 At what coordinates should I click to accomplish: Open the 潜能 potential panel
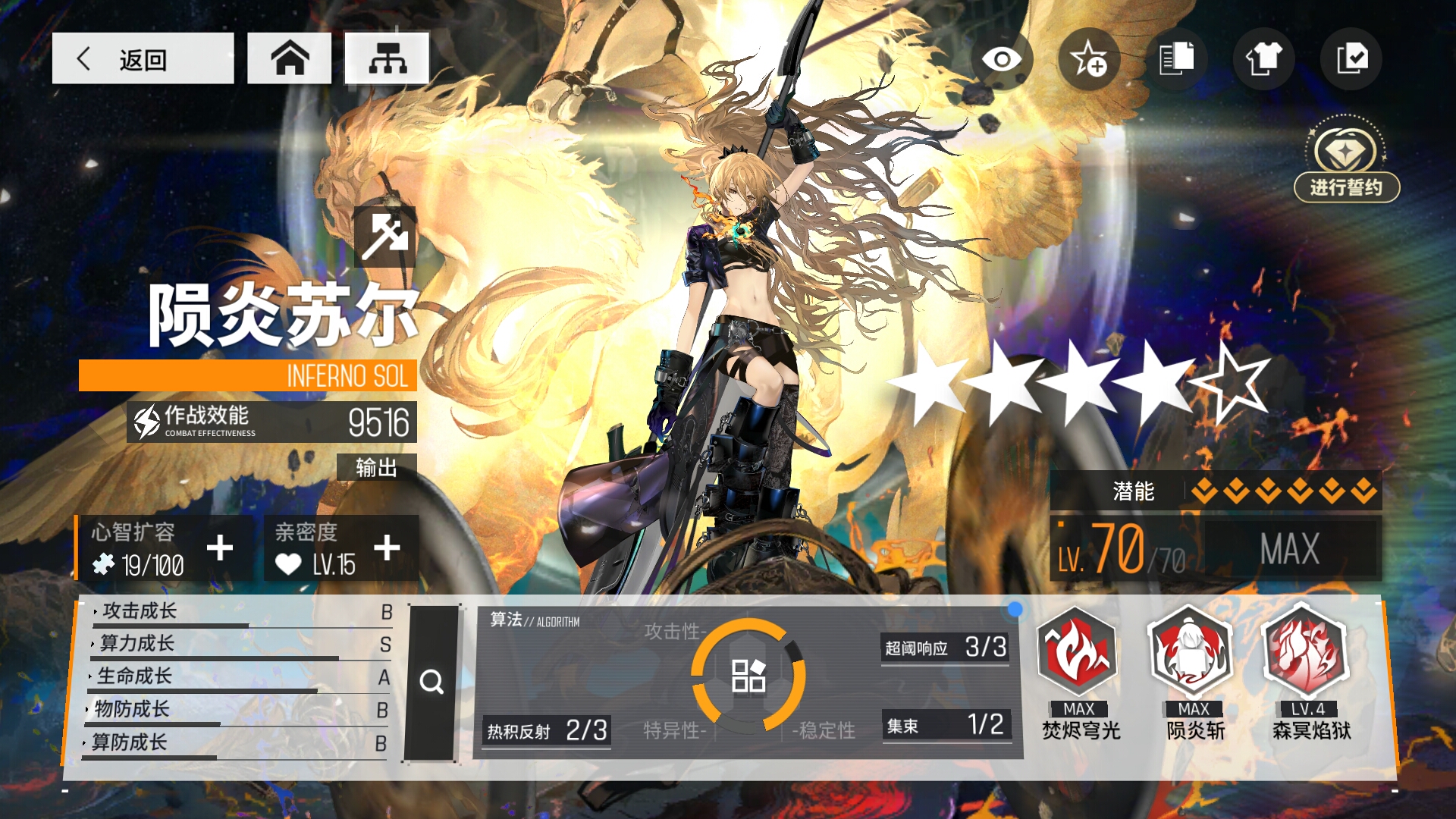click(1215, 491)
